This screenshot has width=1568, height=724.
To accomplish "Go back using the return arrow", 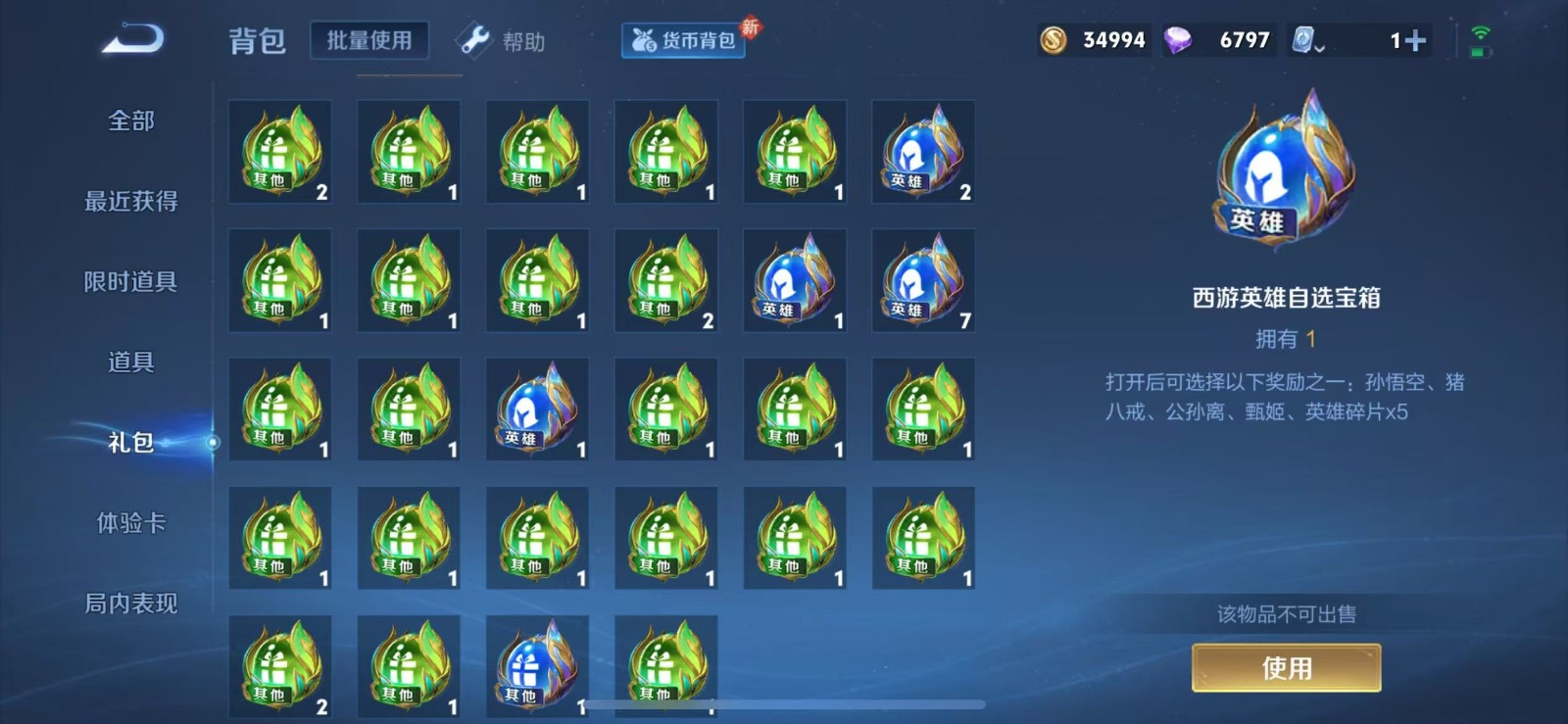I will point(133,40).
